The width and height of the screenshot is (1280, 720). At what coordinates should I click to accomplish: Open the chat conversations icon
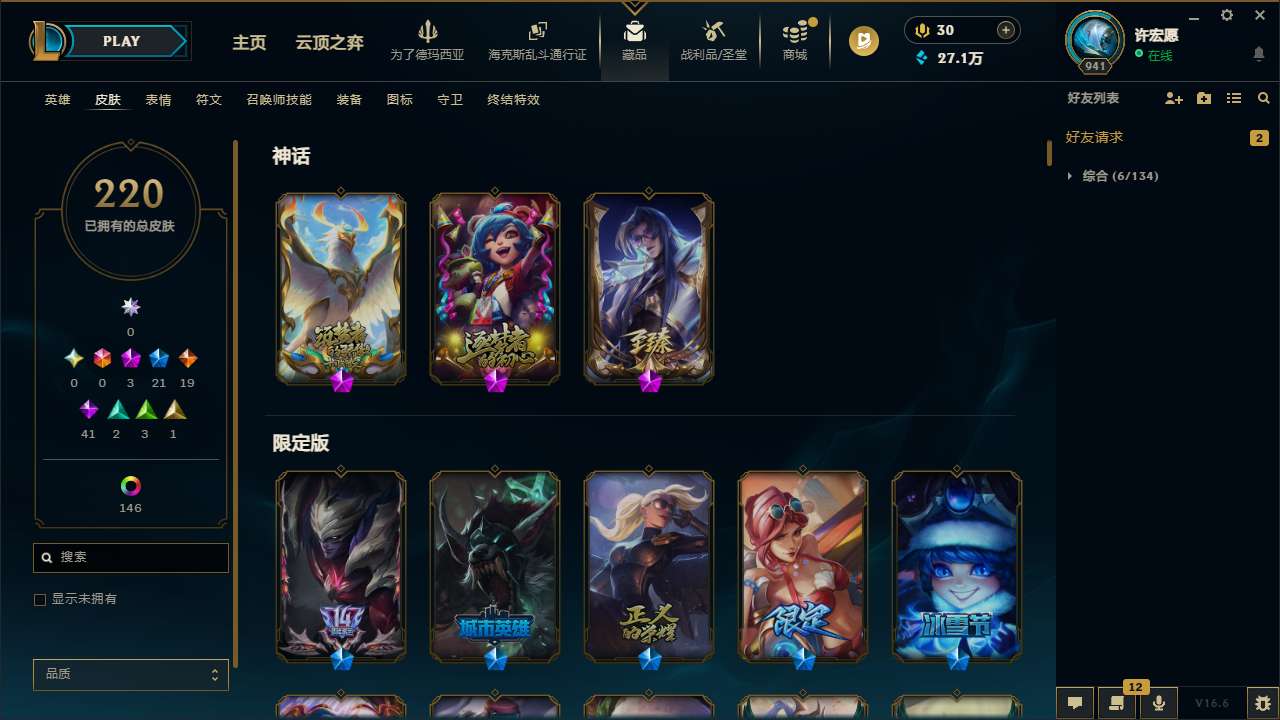coord(1073,702)
